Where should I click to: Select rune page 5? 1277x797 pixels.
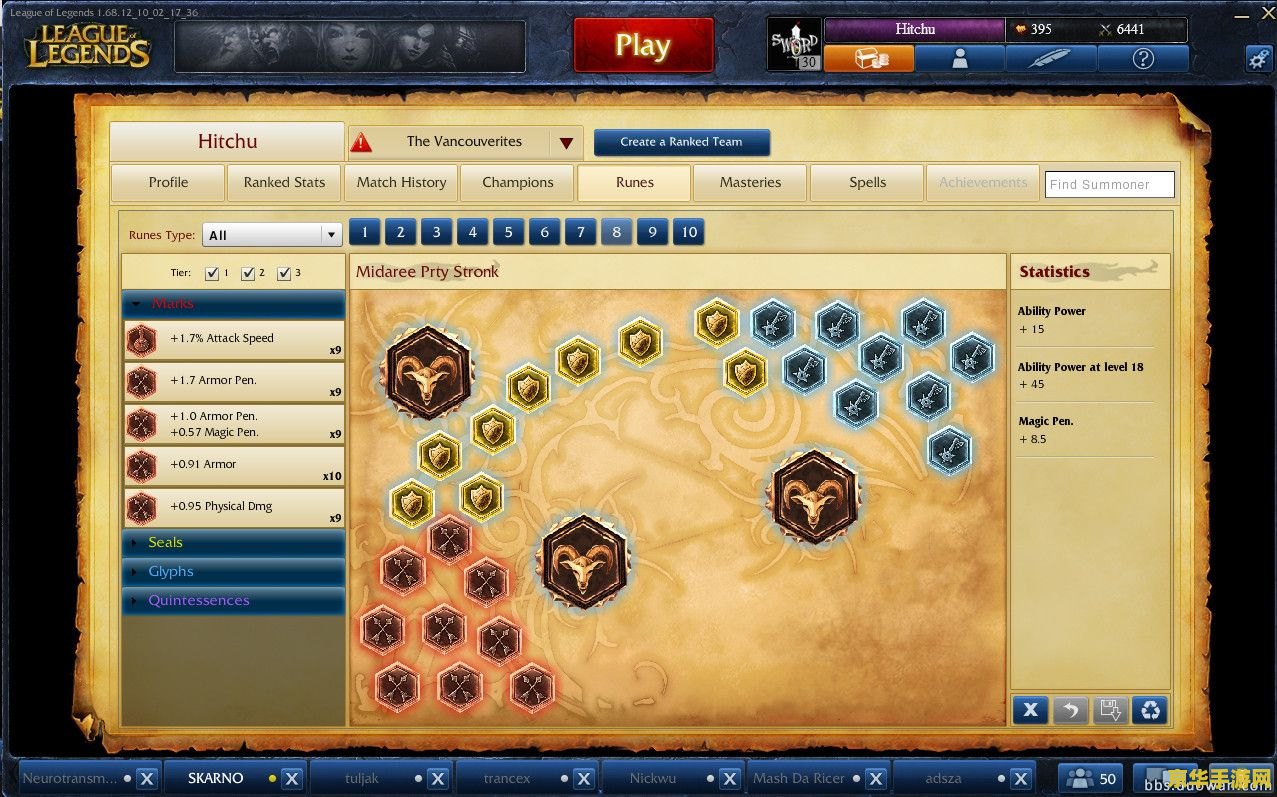[508, 233]
